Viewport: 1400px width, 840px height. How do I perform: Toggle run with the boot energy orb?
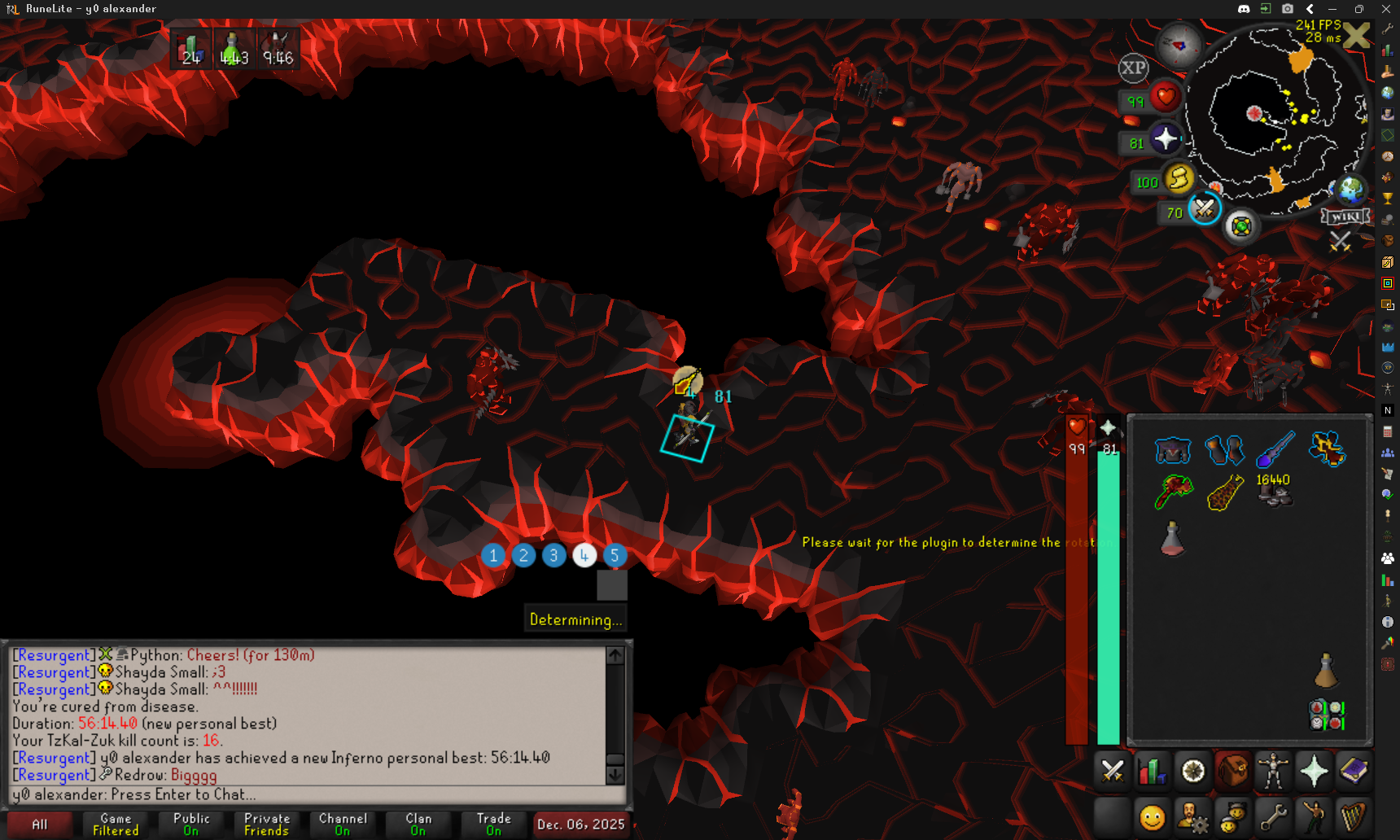coord(1178,178)
